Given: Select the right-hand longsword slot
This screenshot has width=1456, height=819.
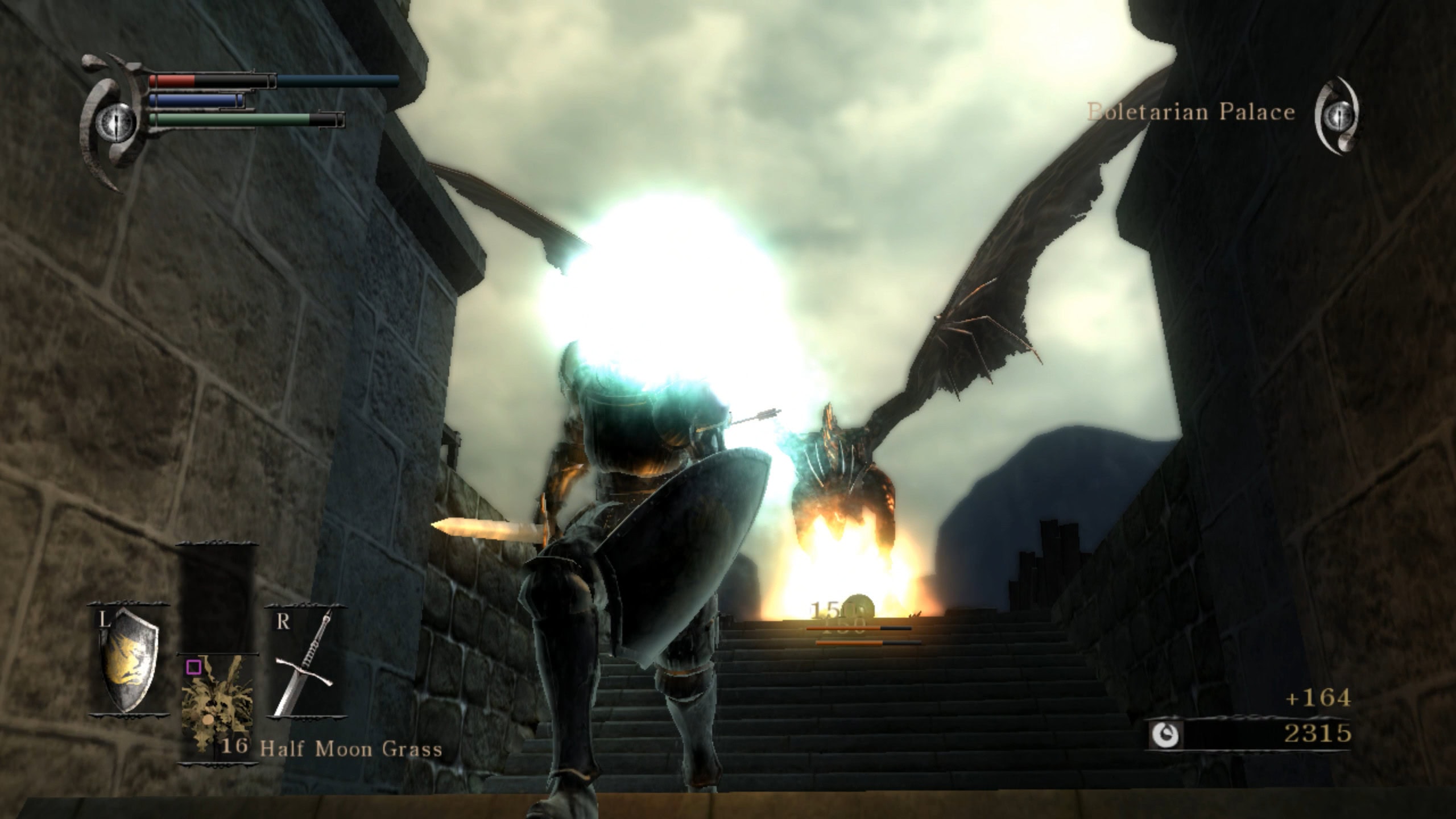Looking at the screenshot, I should (306, 661).
